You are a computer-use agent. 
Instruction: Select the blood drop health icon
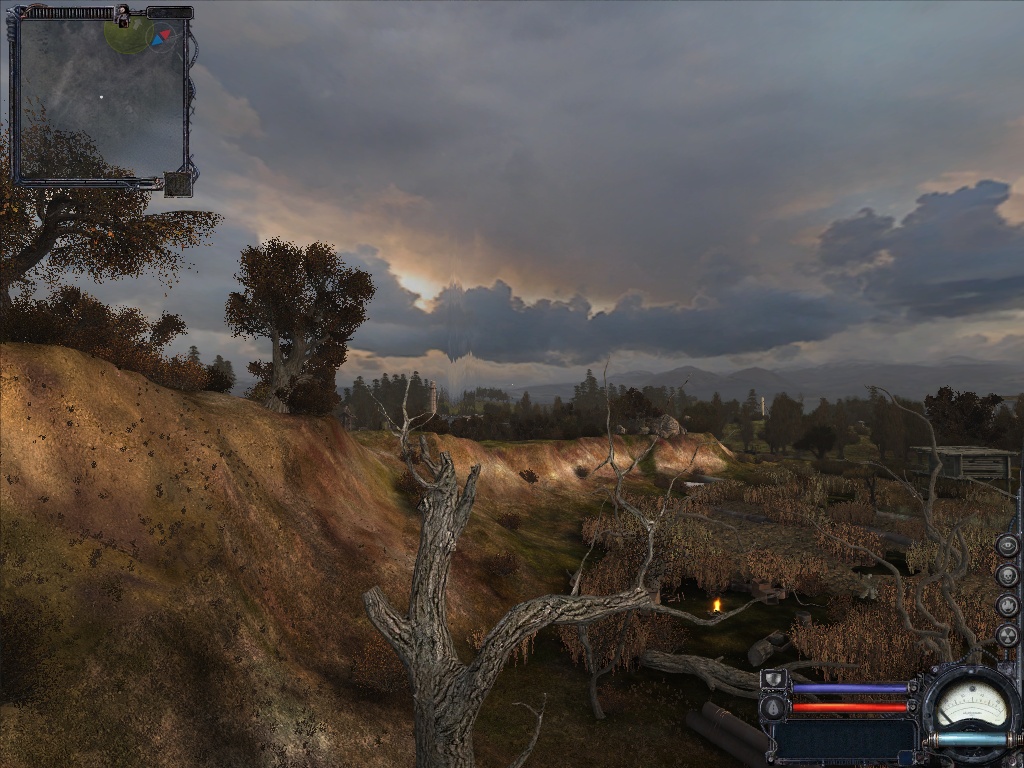click(772, 707)
